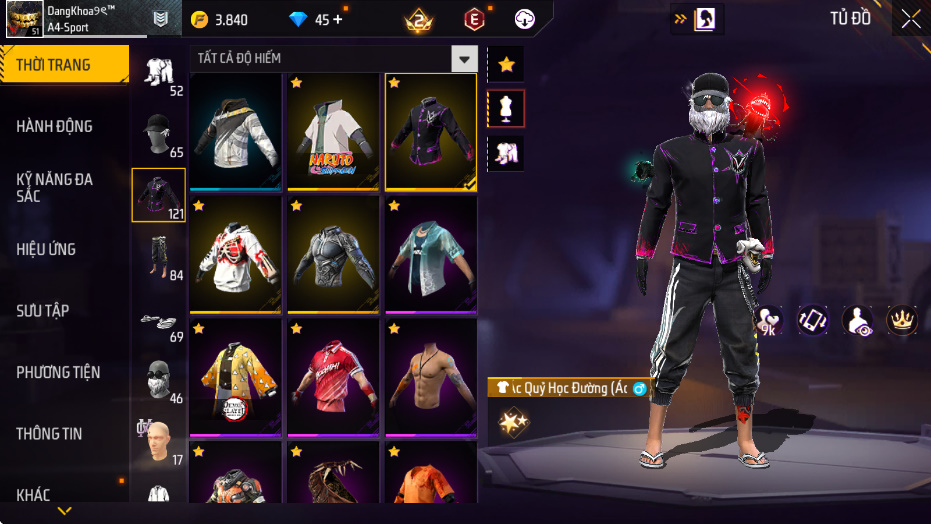Image resolution: width=931 pixels, height=524 pixels.
Task: Select the red jersey shirt
Action: (x=333, y=378)
